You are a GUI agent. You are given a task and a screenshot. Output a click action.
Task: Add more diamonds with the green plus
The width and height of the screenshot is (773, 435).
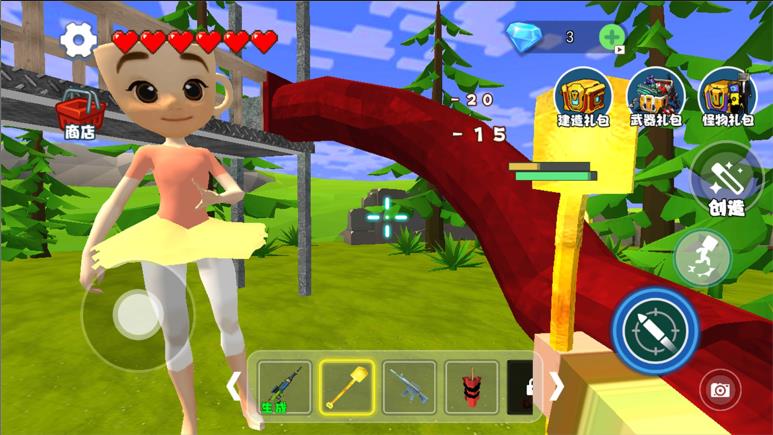click(611, 37)
